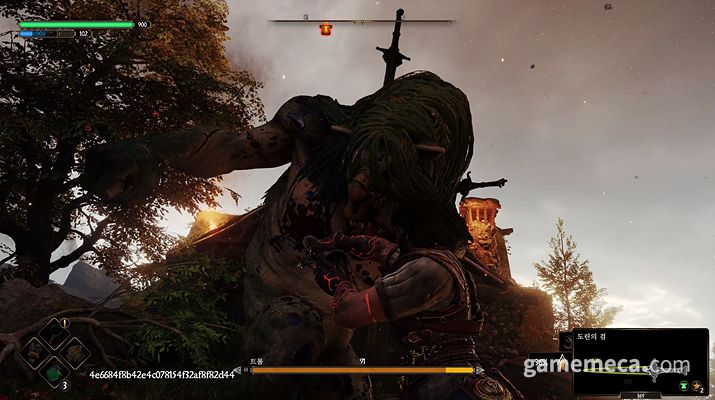Screen dimensions: 715x400
Task: Select the top diamond quick slot
Action: point(54,334)
